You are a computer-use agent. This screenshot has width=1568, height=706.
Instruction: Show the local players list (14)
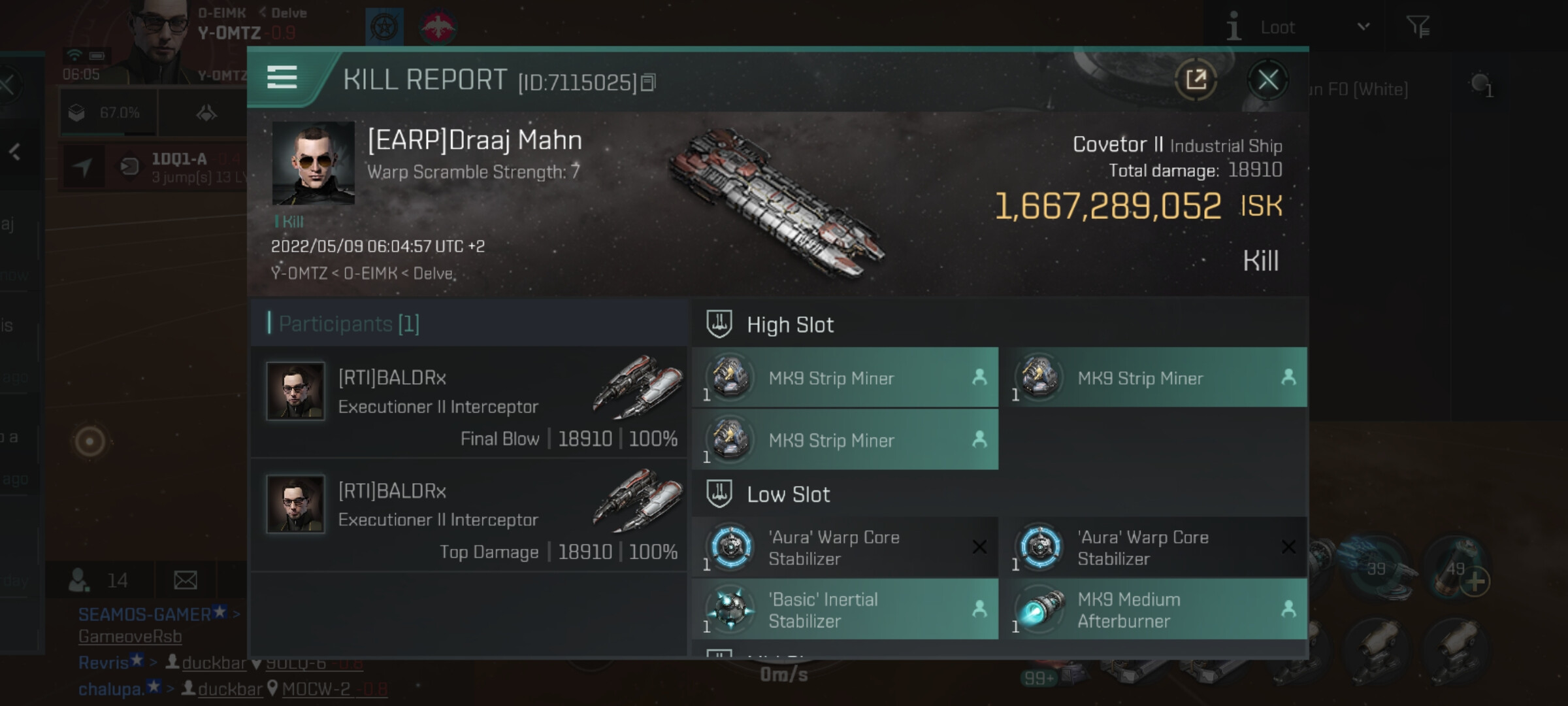tap(99, 580)
